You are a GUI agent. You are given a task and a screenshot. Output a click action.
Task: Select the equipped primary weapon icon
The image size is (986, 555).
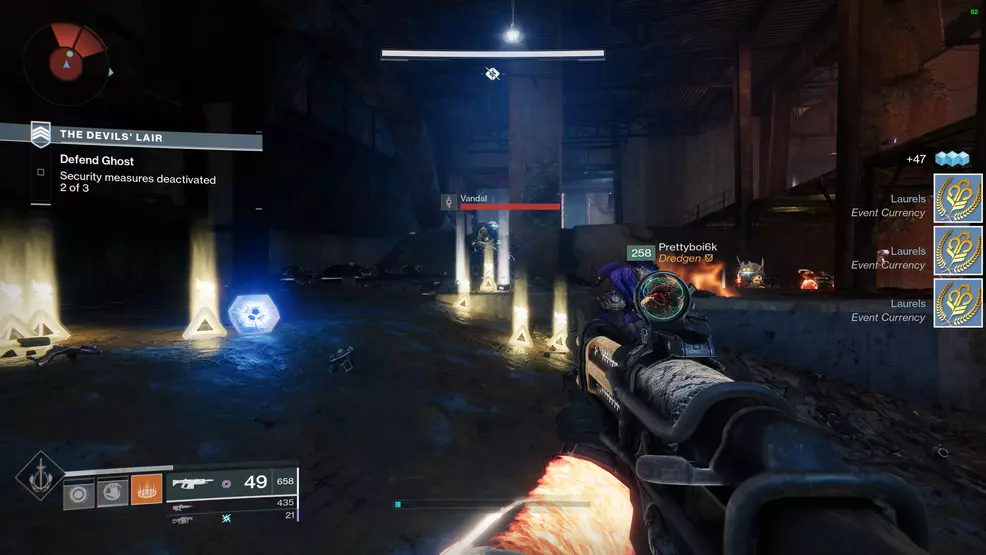193,483
